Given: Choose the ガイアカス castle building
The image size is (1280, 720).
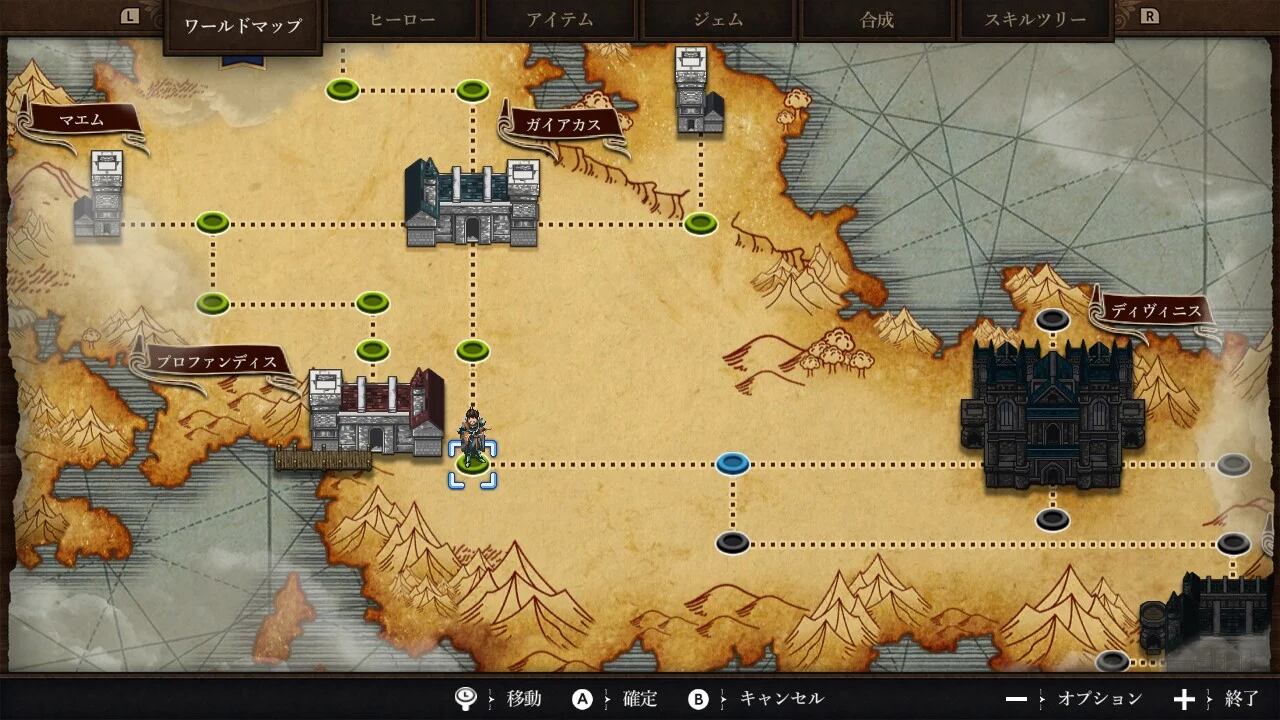Looking at the screenshot, I should coord(472,204).
